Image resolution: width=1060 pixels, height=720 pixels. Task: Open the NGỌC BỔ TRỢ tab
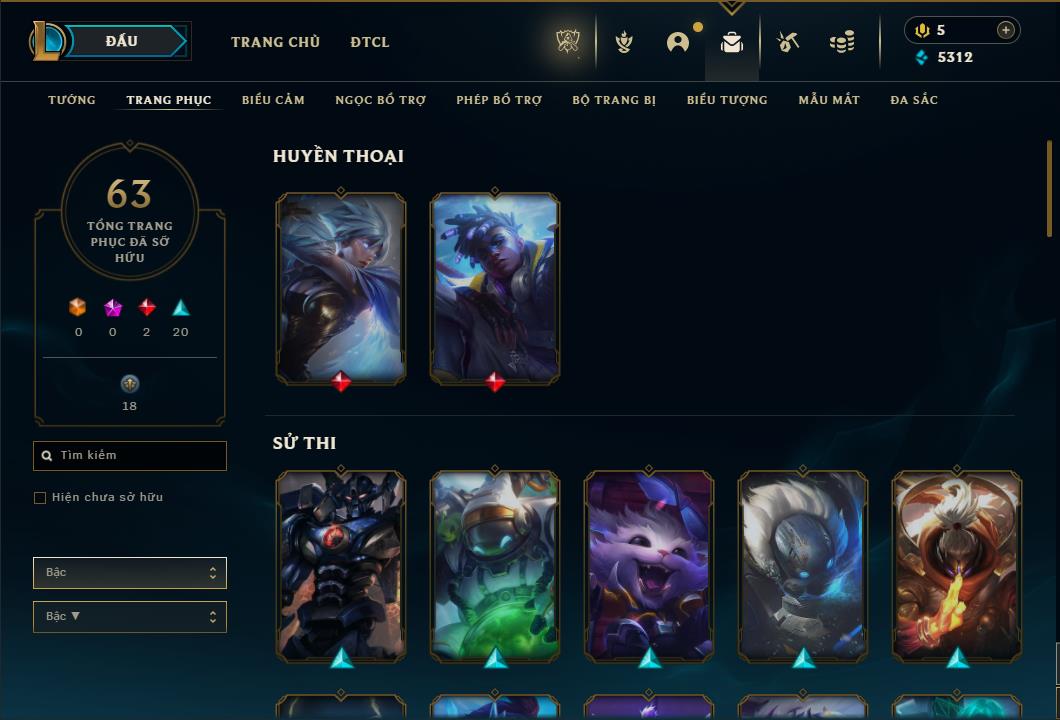pos(380,100)
